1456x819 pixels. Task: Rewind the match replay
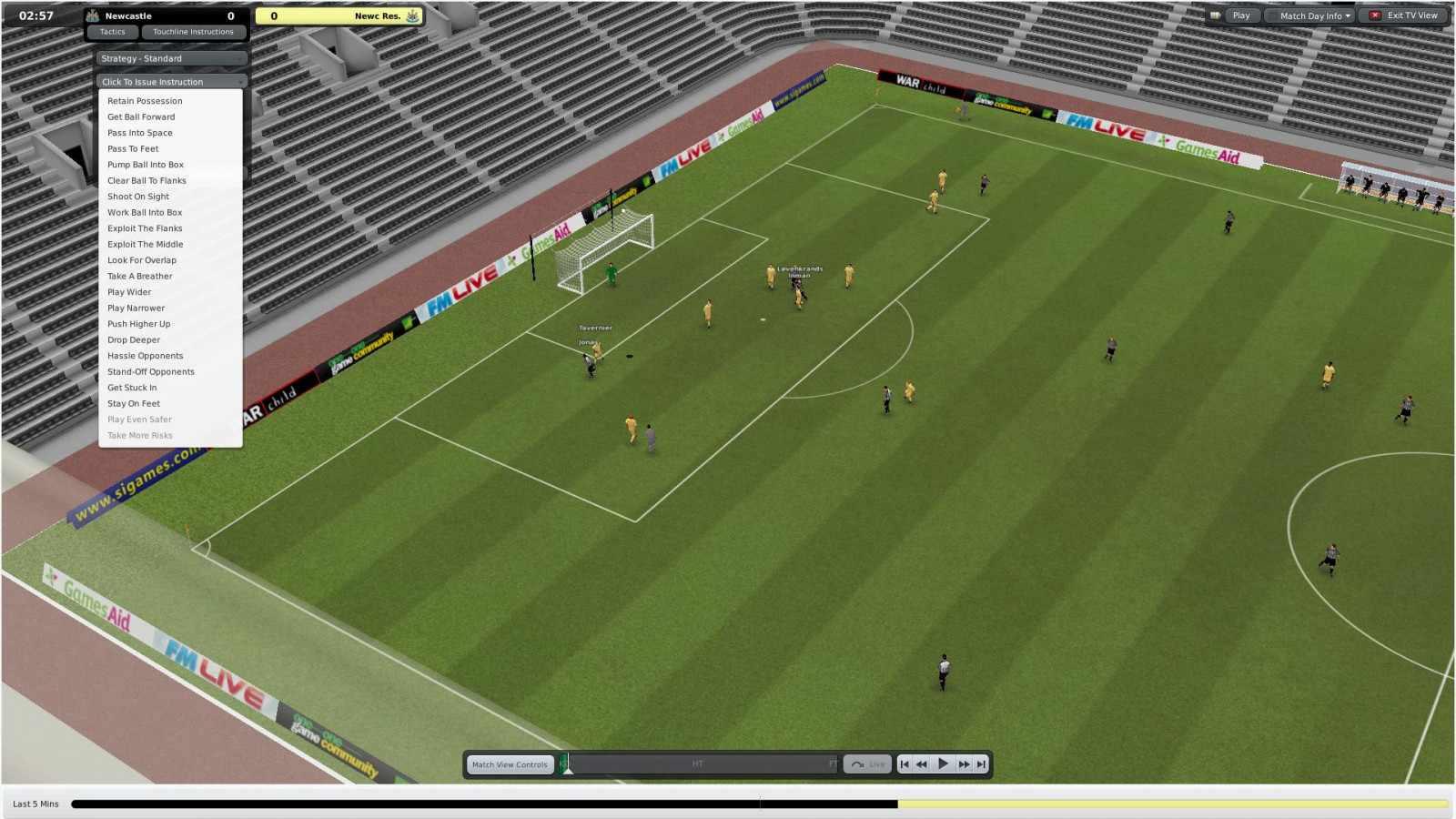(x=922, y=764)
